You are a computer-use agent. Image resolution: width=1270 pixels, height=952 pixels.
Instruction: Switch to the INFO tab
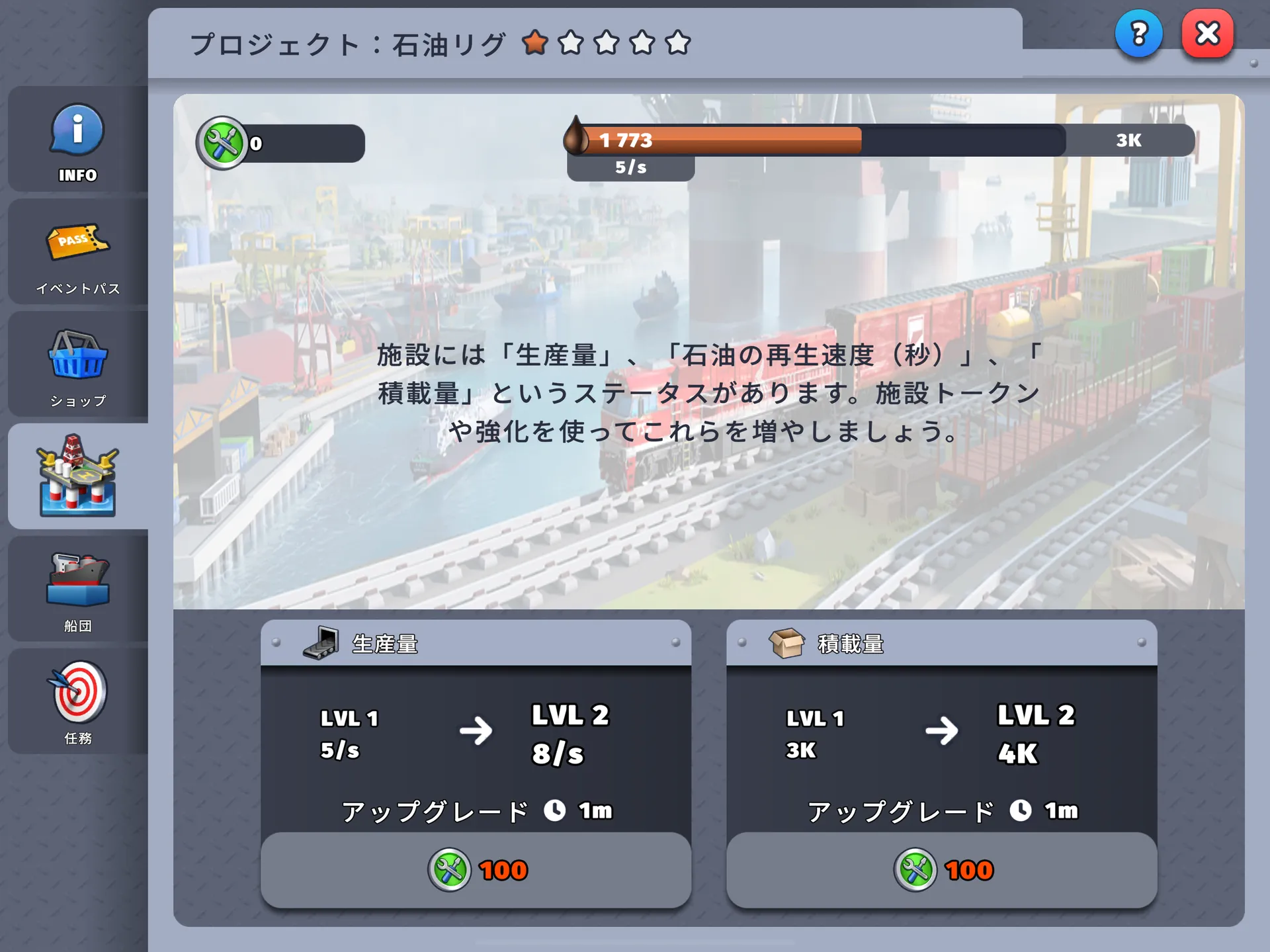click(78, 140)
